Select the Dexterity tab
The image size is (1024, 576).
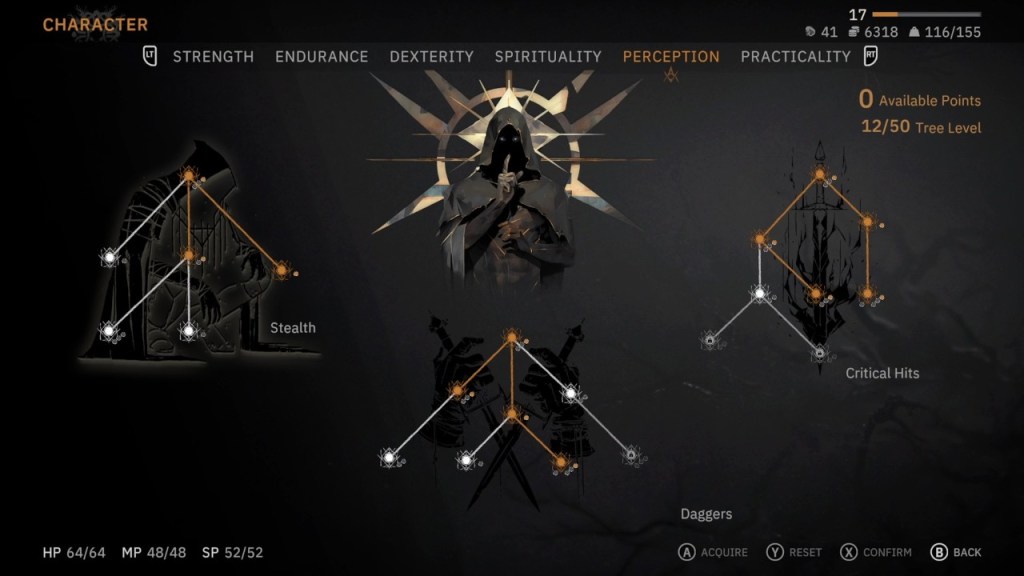(x=431, y=57)
